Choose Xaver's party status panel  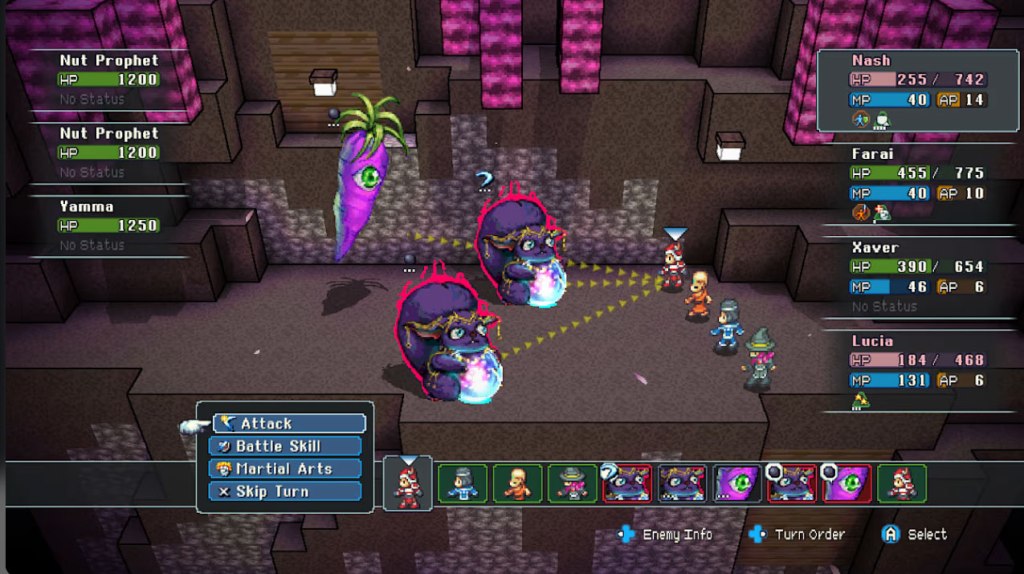(x=917, y=277)
